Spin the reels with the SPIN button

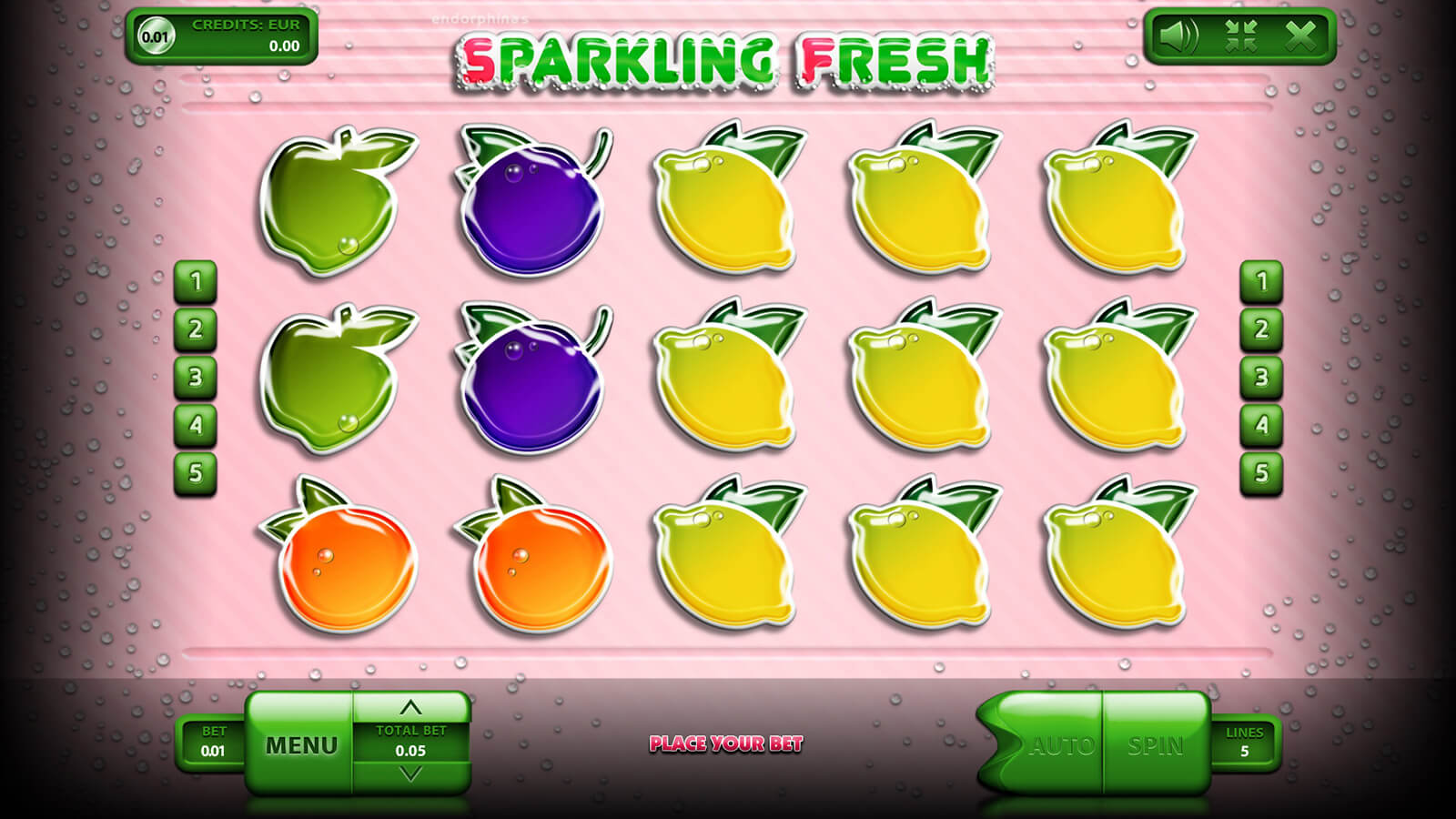pos(1155,746)
